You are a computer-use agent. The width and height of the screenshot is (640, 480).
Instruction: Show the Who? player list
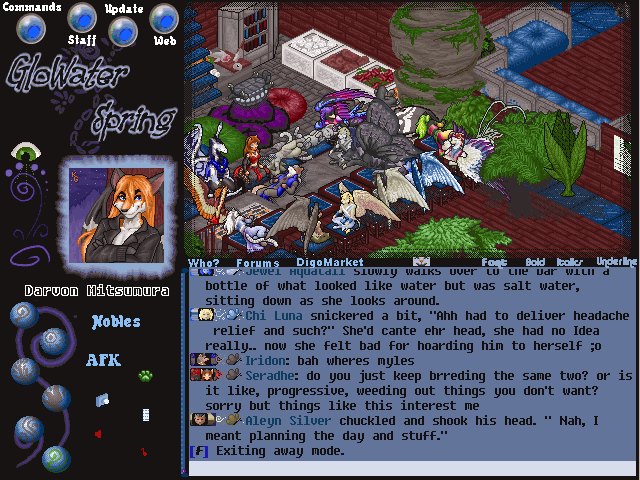click(x=203, y=262)
